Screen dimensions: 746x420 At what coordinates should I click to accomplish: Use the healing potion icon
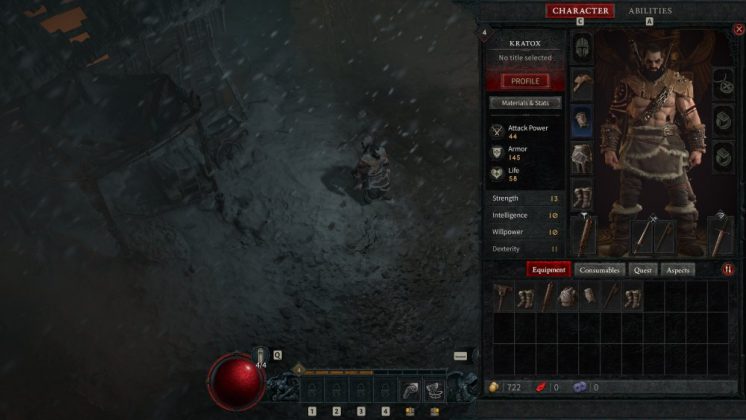tap(262, 355)
